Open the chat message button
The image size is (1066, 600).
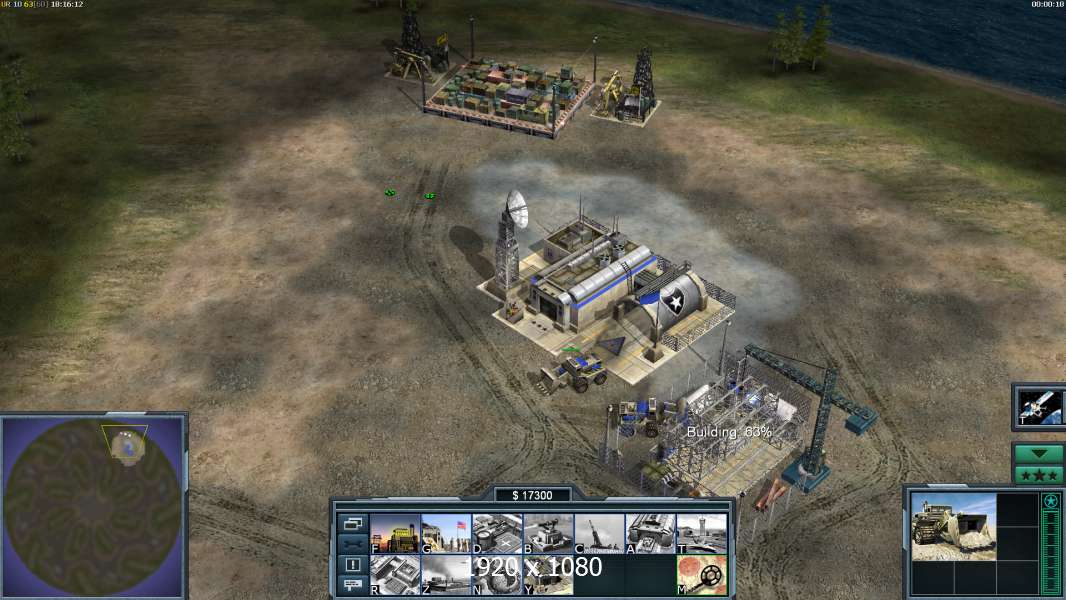point(352,585)
